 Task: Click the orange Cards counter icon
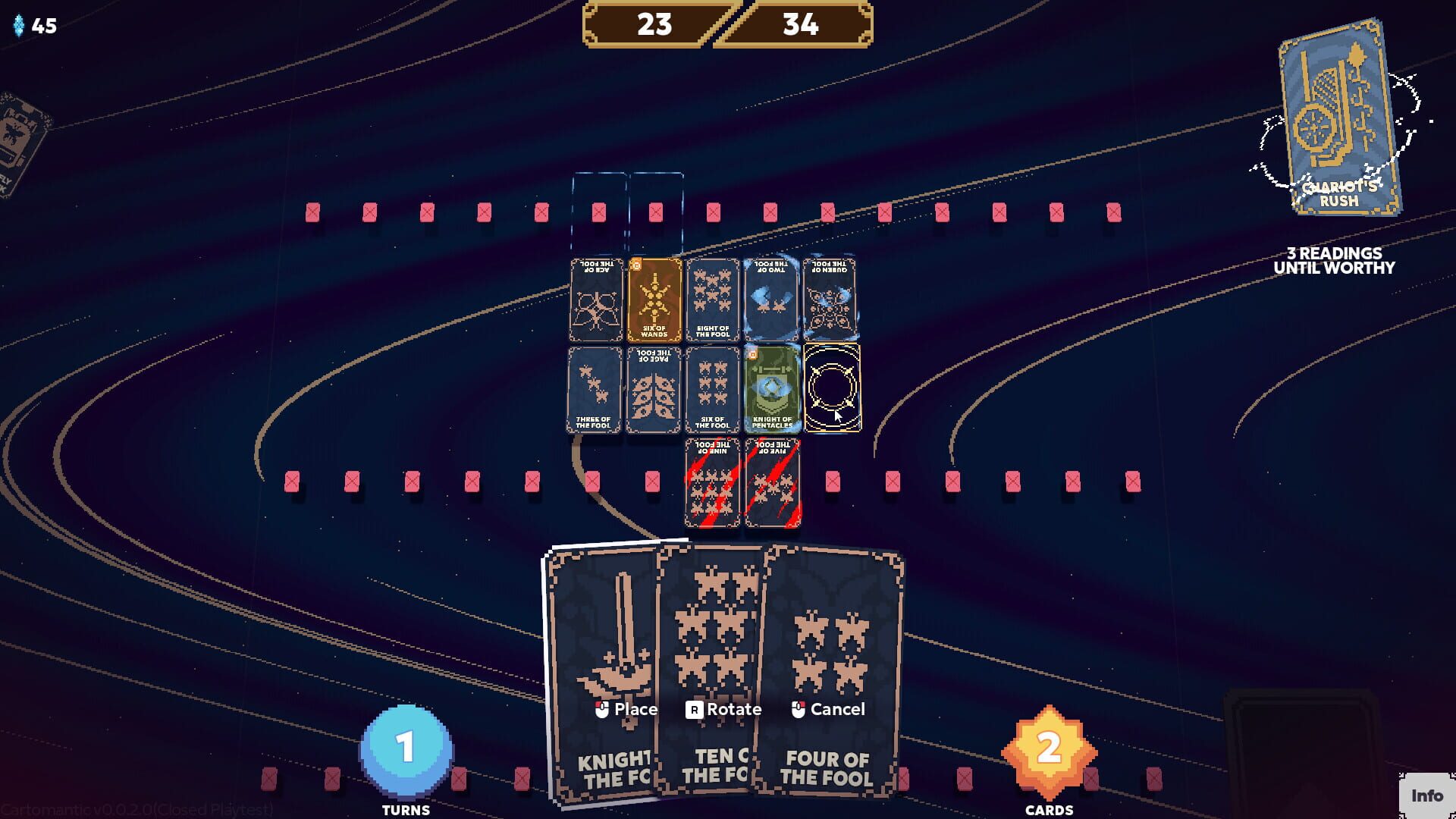pos(1047,749)
